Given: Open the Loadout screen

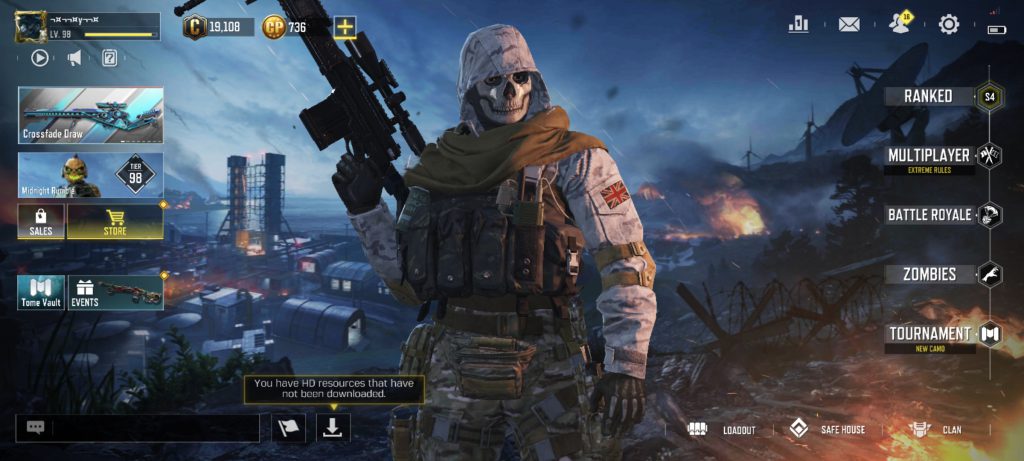Looking at the screenshot, I should click(x=722, y=429).
